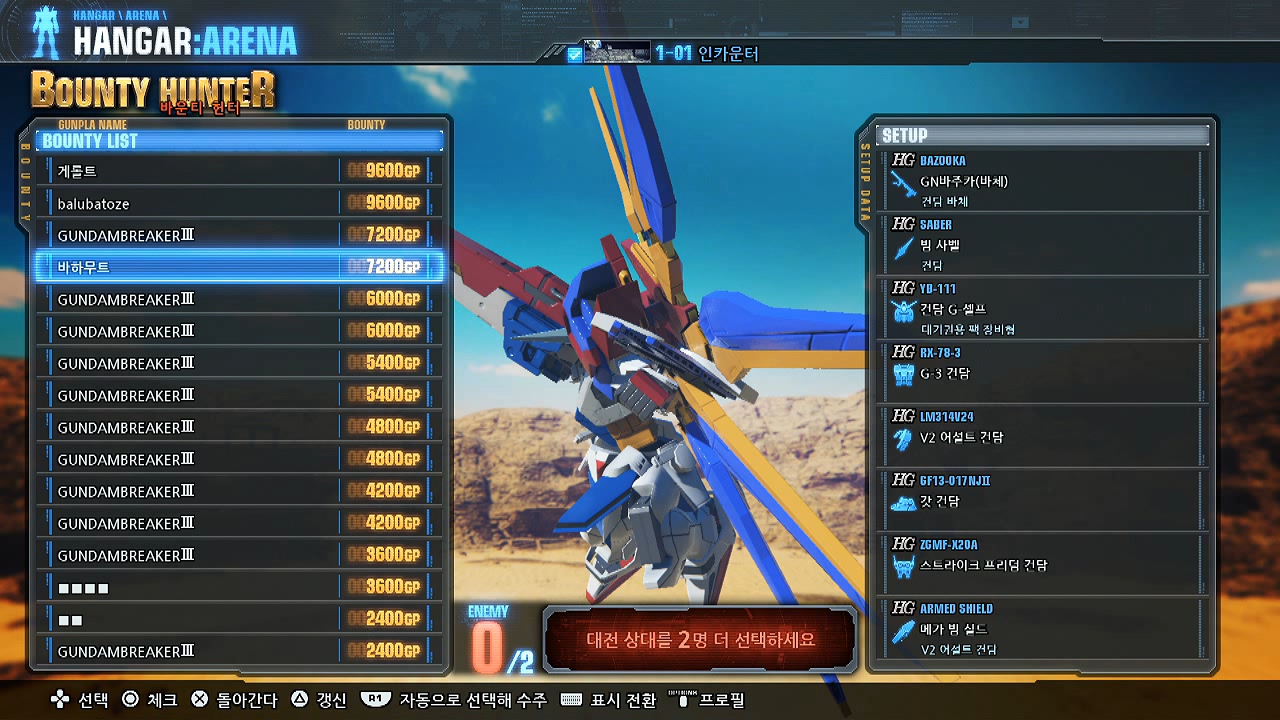Image resolution: width=1280 pixels, height=720 pixels.
Task: Choose the ZGMF-X20A 스트라이크 프리덤 건담 part
Action: 1043,565
